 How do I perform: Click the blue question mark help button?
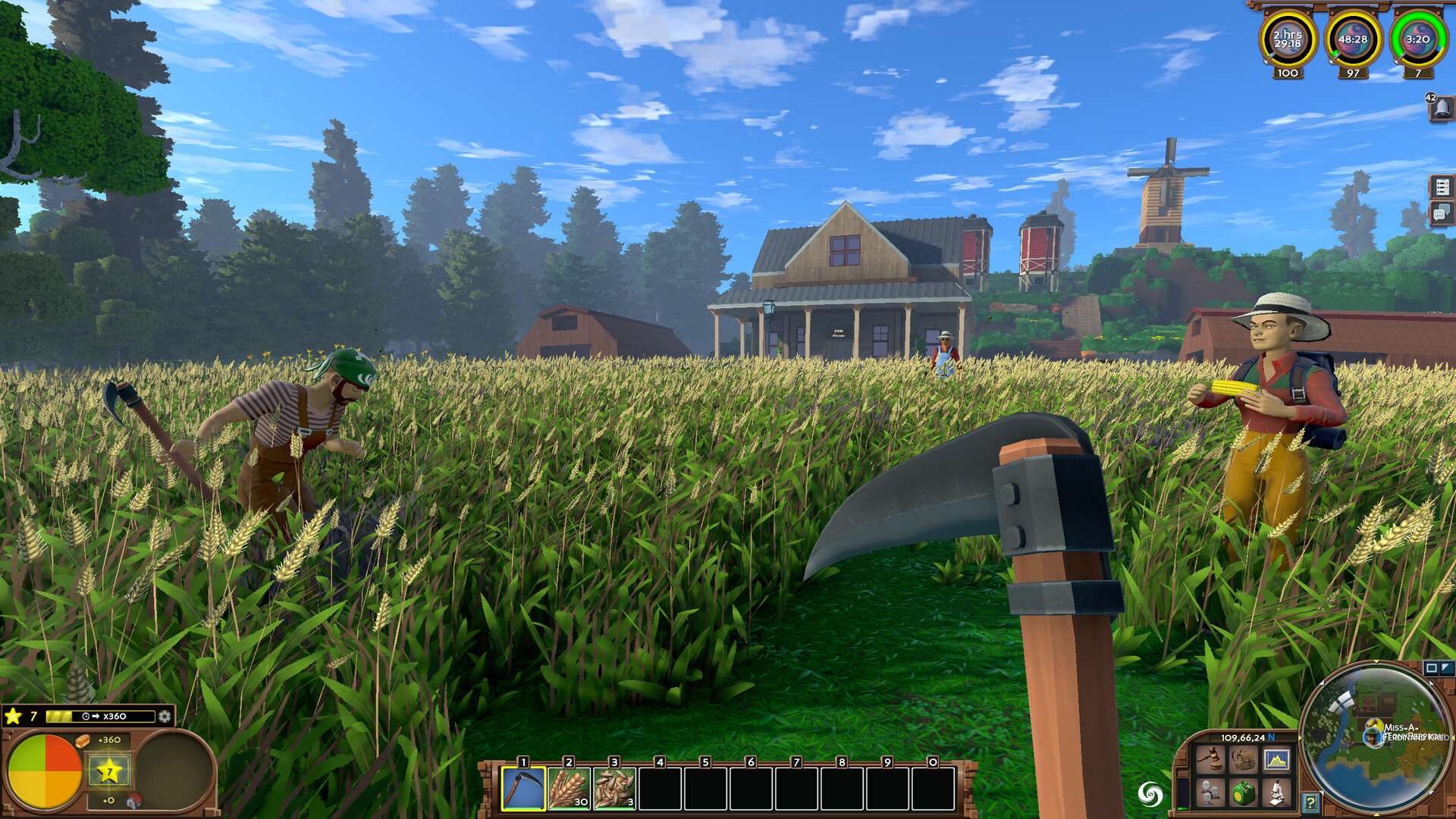point(1310,802)
